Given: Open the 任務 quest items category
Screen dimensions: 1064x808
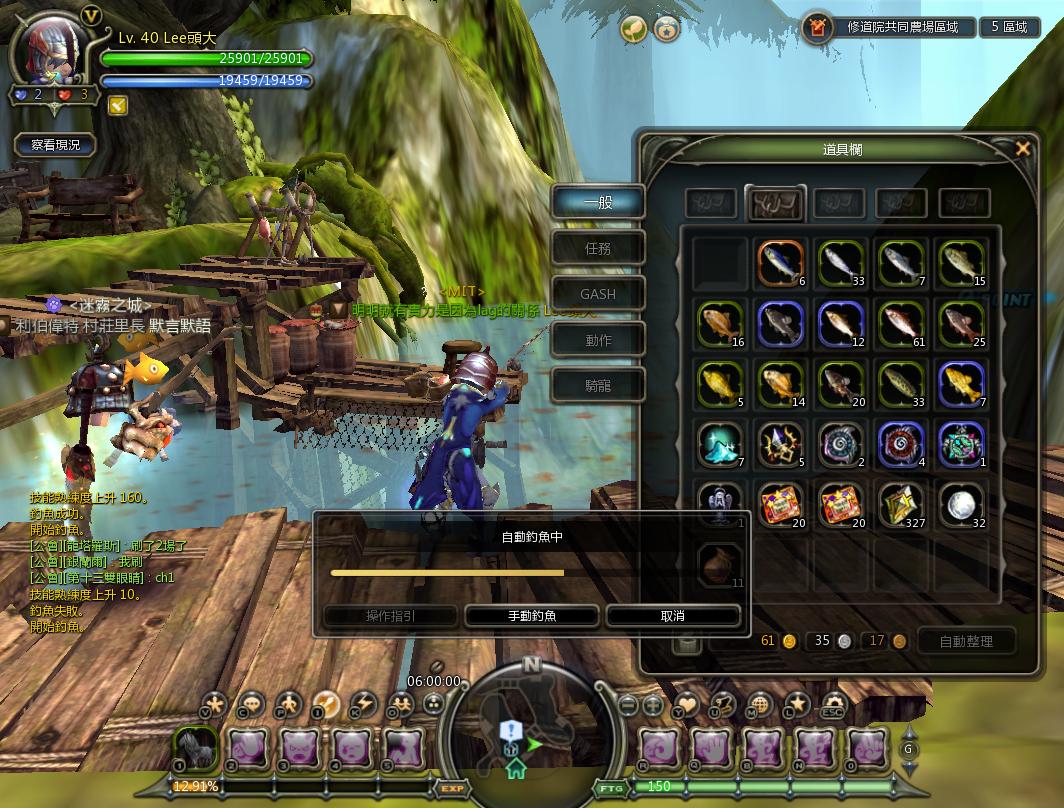Looking at the screenshot, I should click(598, 248).
